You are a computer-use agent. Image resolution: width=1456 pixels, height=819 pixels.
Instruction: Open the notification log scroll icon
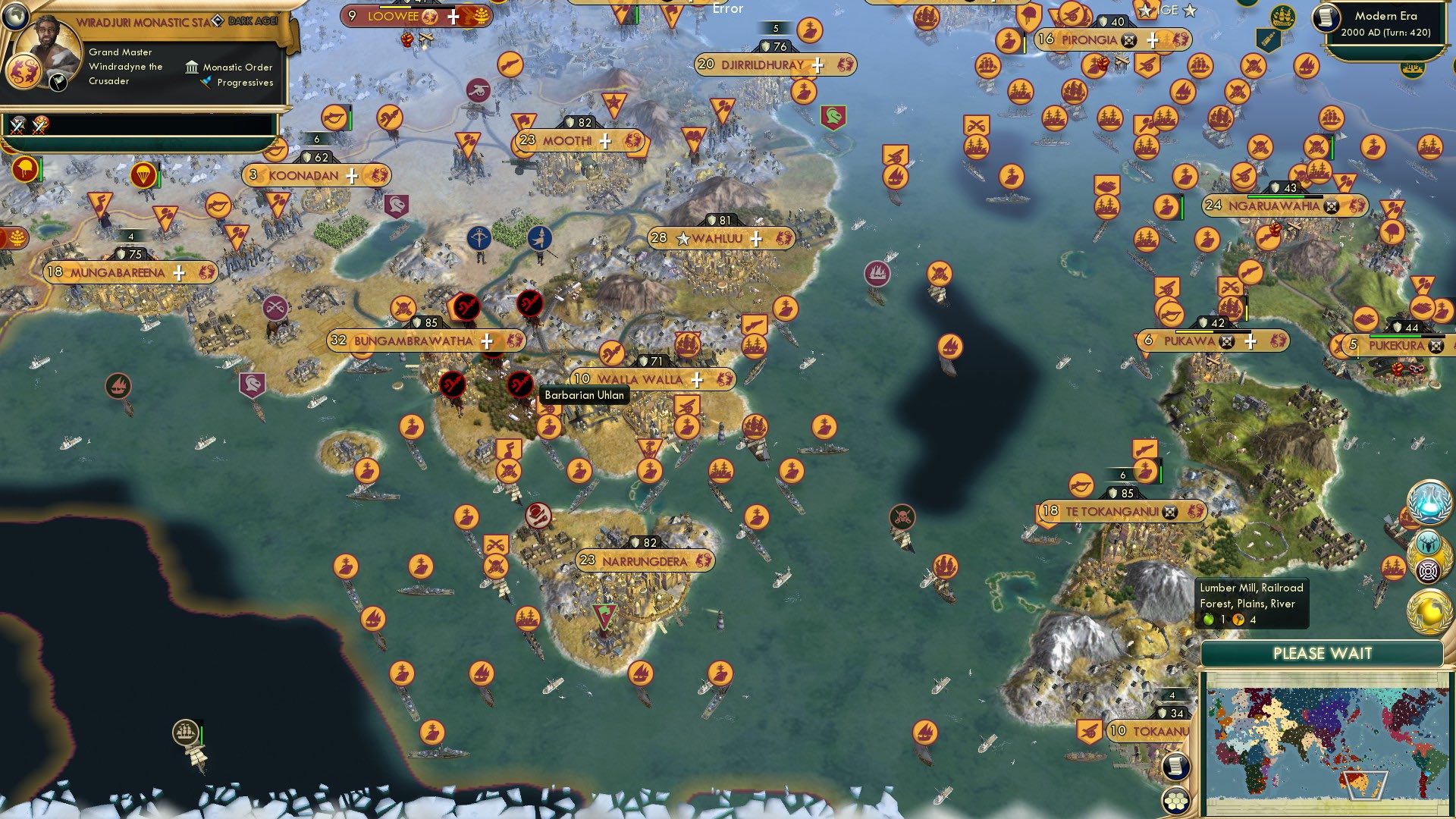1175,767
